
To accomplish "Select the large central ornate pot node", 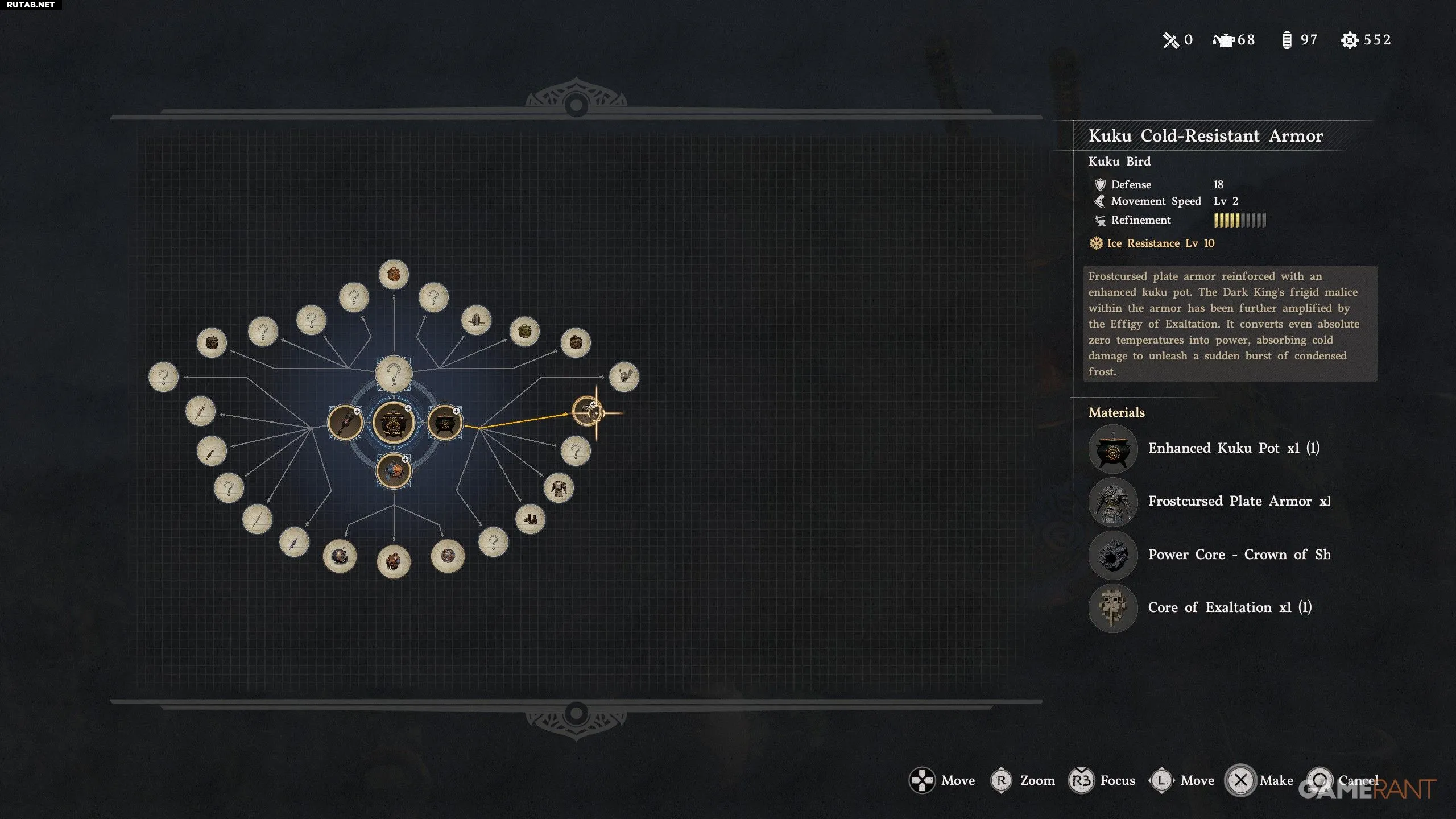I will pyautogui.click(x=393, y=423).
